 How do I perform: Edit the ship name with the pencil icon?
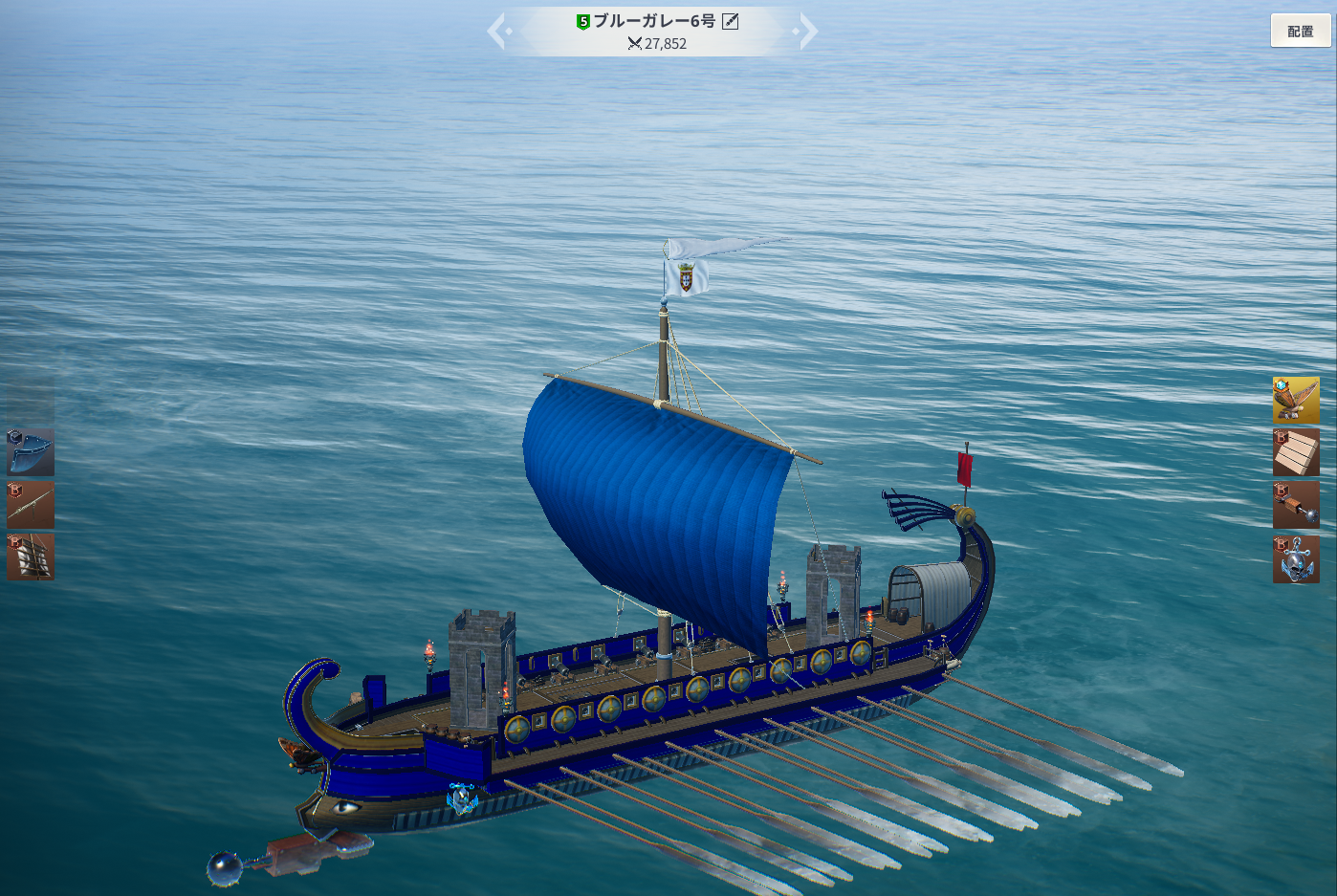pyautogui.click(x=731, y=21)
